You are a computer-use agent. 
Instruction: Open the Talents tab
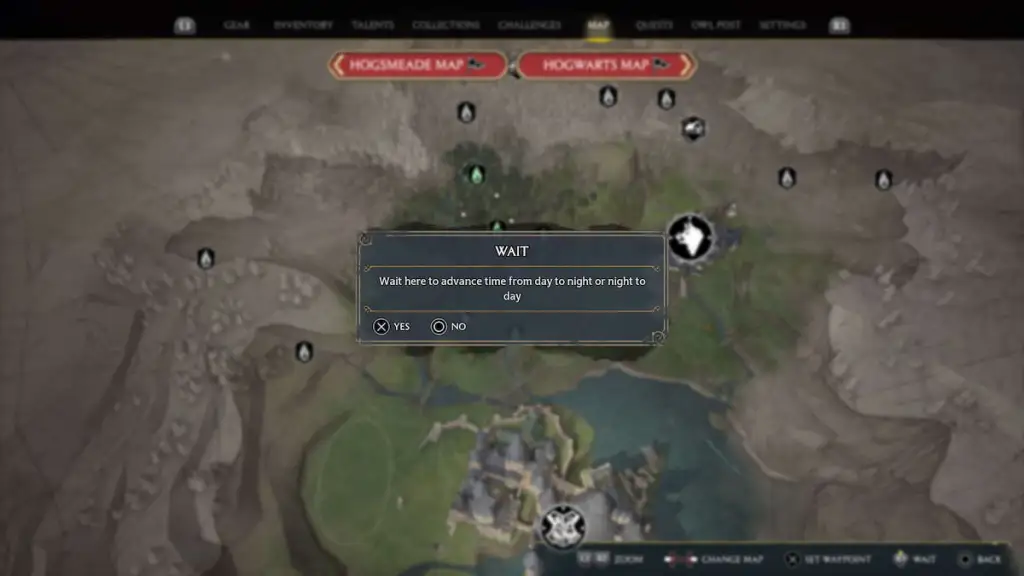tap(373, 25)
